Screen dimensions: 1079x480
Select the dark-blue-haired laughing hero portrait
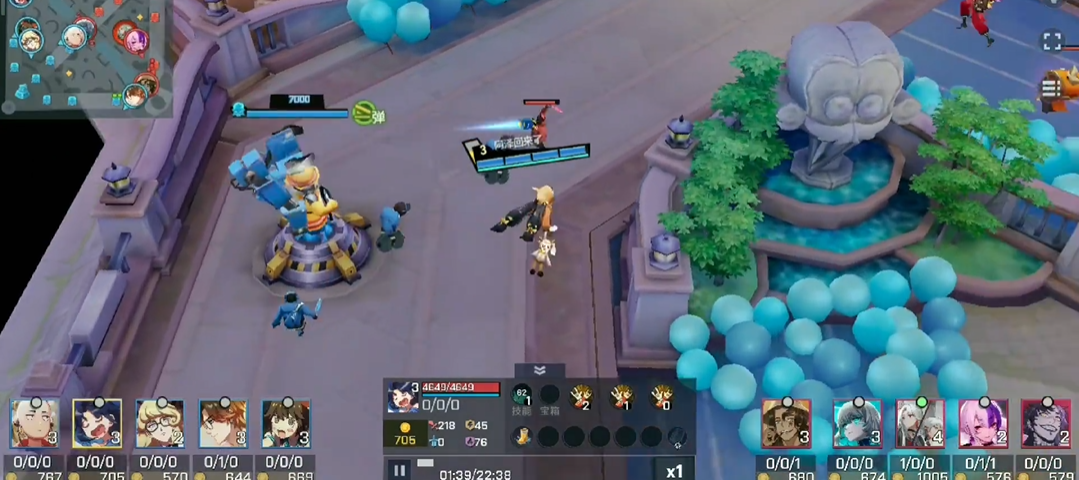97,424
